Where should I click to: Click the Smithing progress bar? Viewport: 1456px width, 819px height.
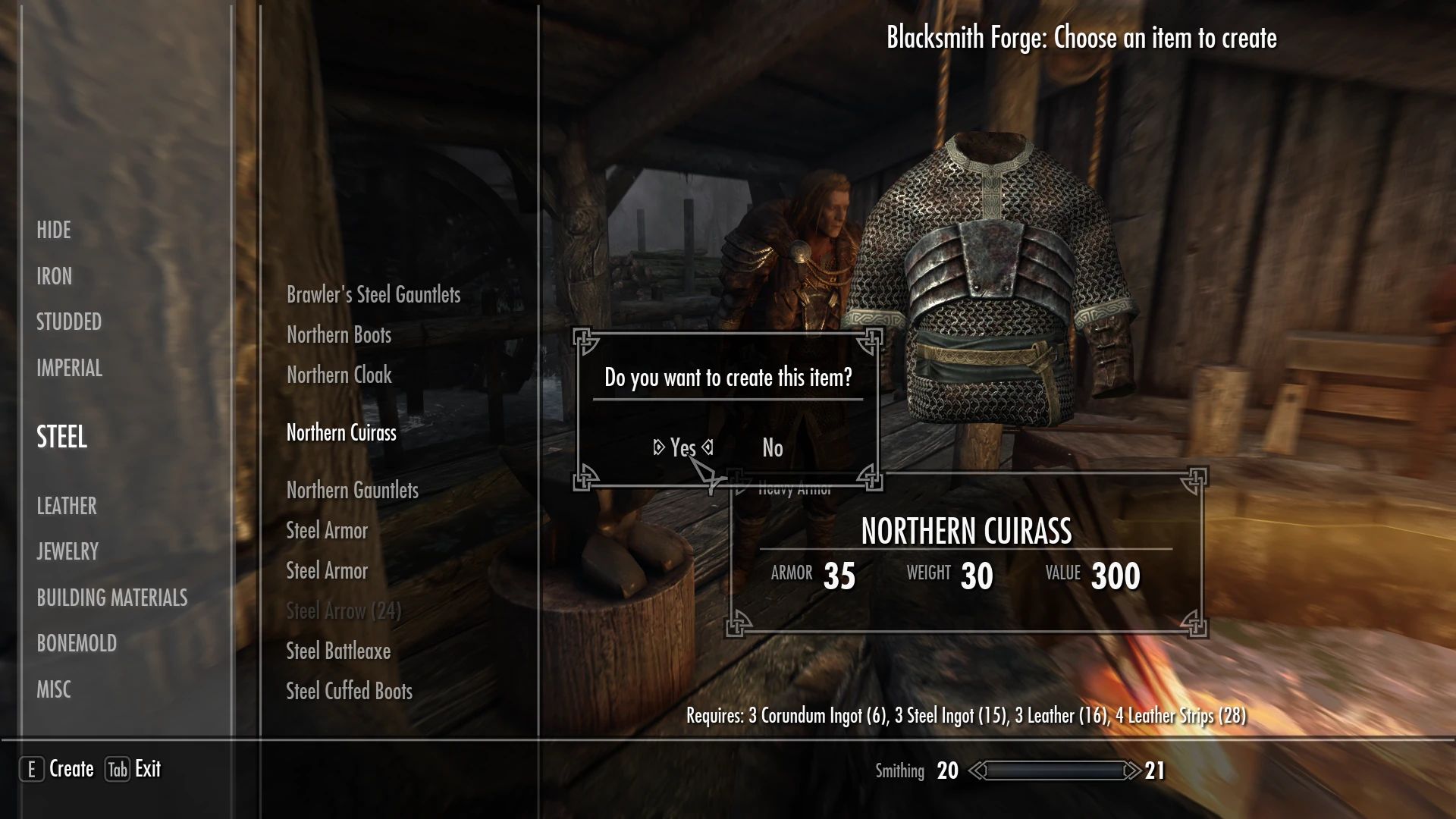point(1054,770)
